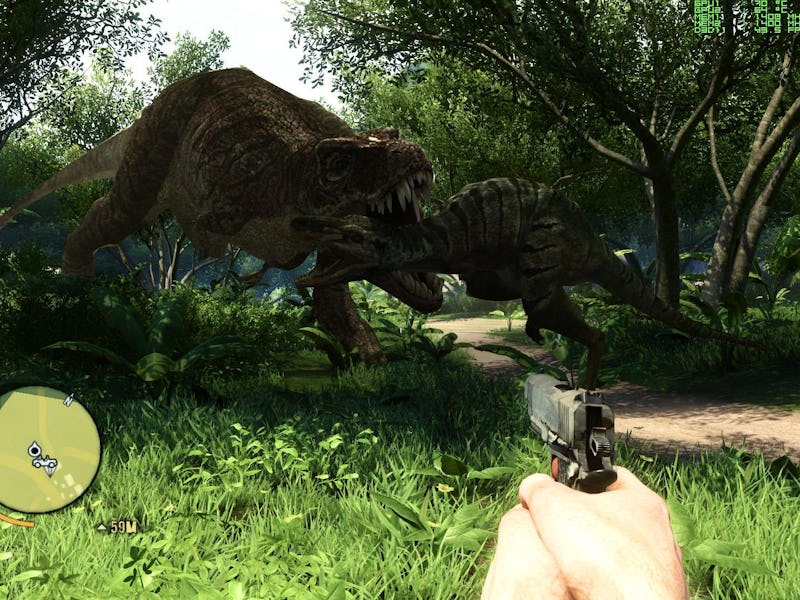
Task: Click the north compass indicator on the minimap
Action: (68, 399)
